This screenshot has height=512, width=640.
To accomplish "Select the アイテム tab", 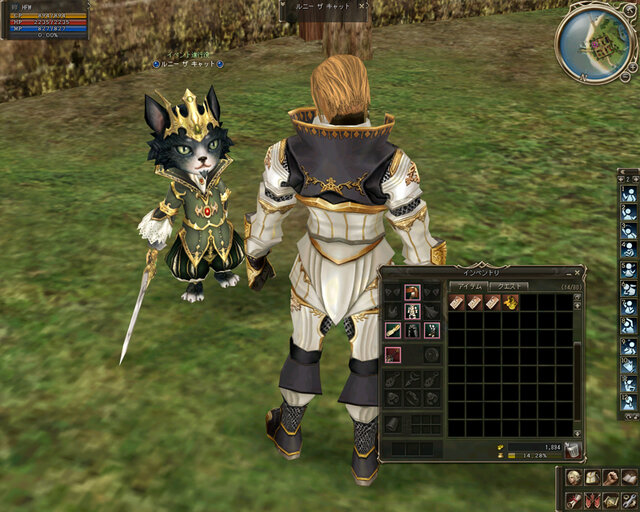I will pyautogui.click(x=468, y=286).
